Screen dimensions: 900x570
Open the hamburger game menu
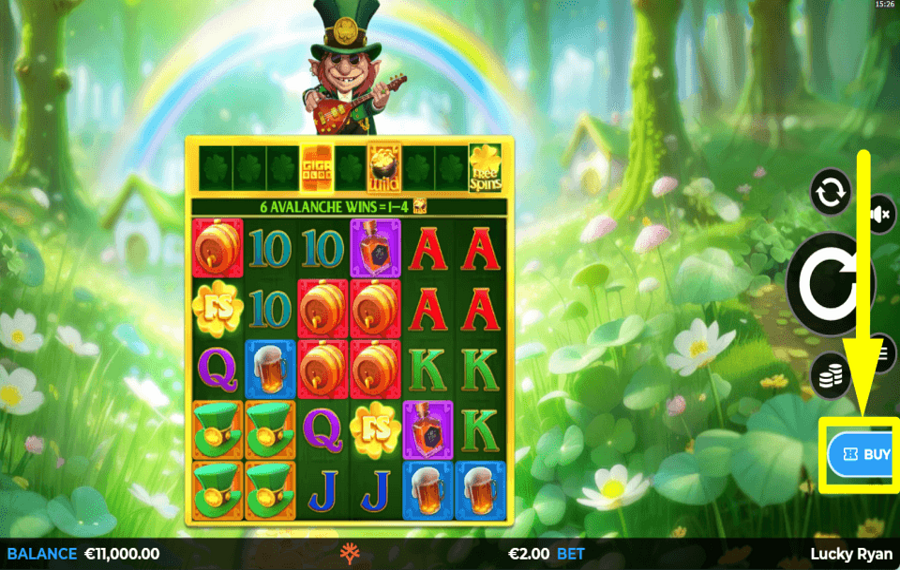883,352
